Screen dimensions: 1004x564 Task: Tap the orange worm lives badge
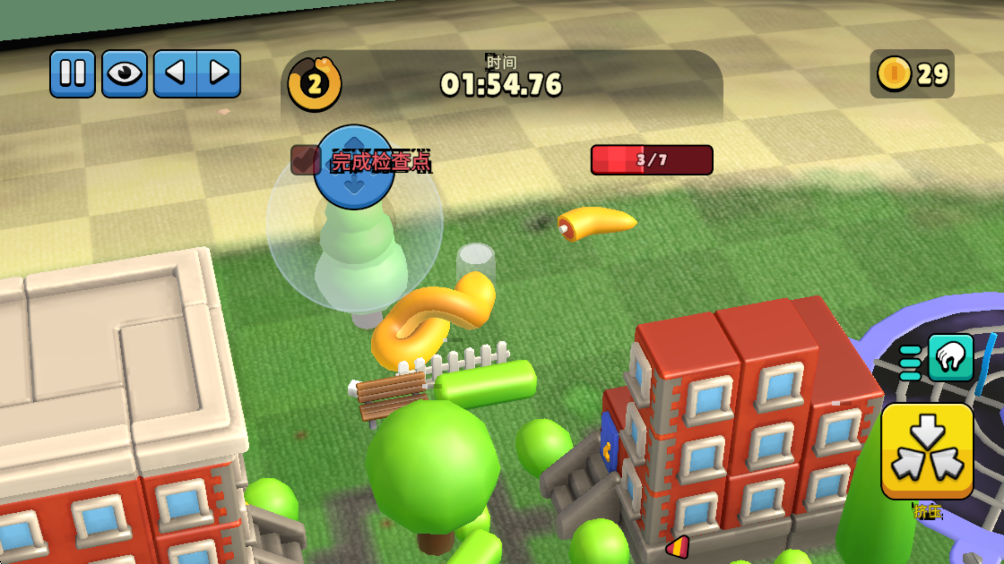click(314, 82)
